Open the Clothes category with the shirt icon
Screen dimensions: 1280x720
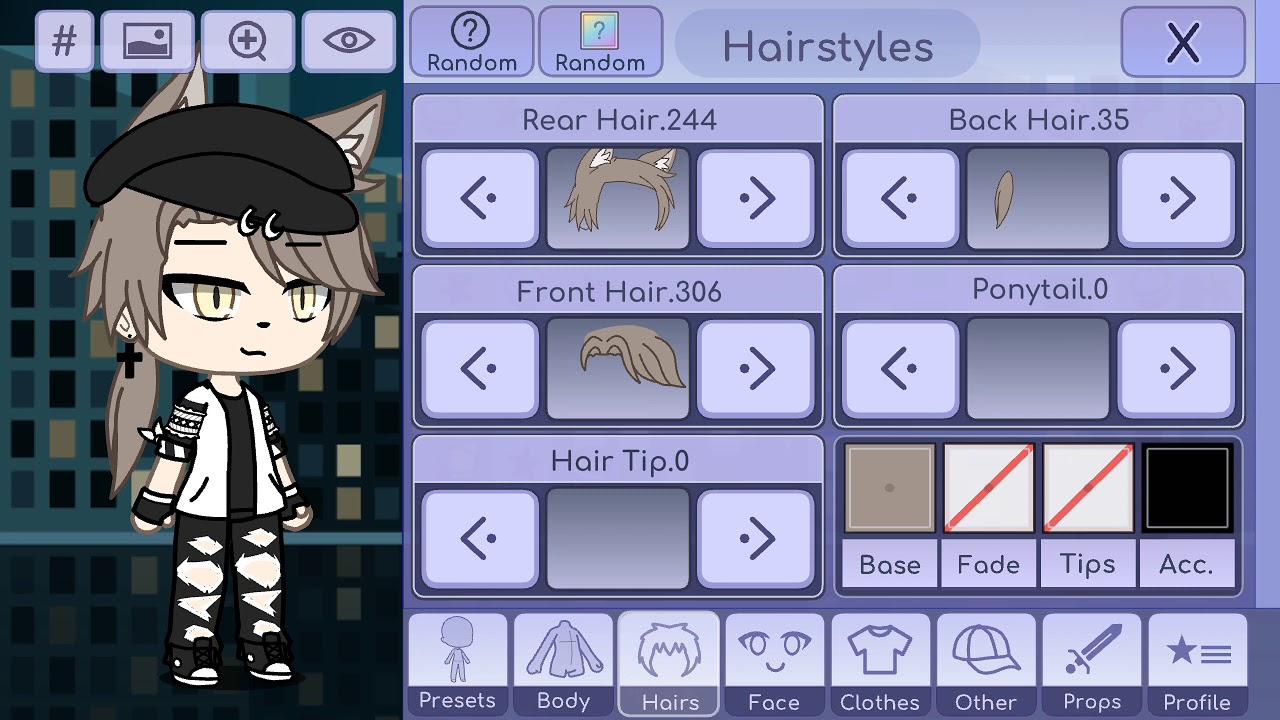coord(880,660)
